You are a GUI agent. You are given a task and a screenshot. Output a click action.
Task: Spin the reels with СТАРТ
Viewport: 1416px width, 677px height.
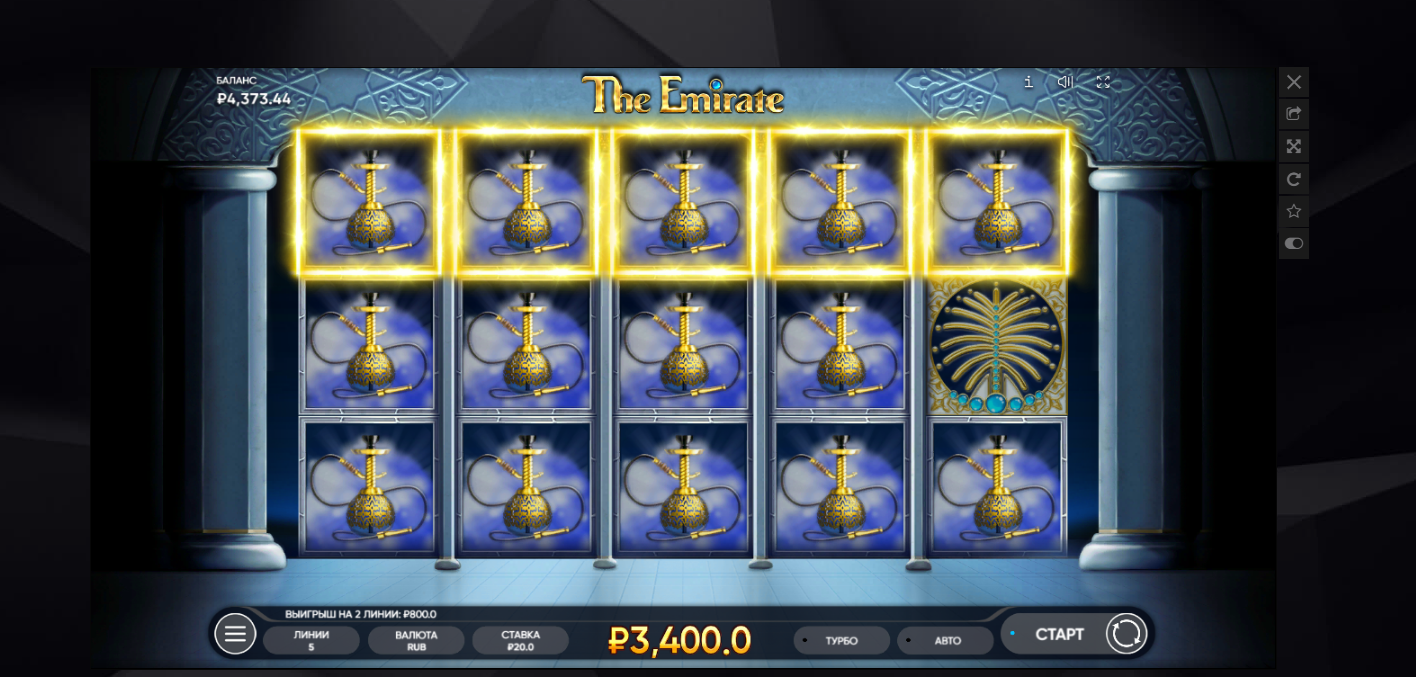1058,634
